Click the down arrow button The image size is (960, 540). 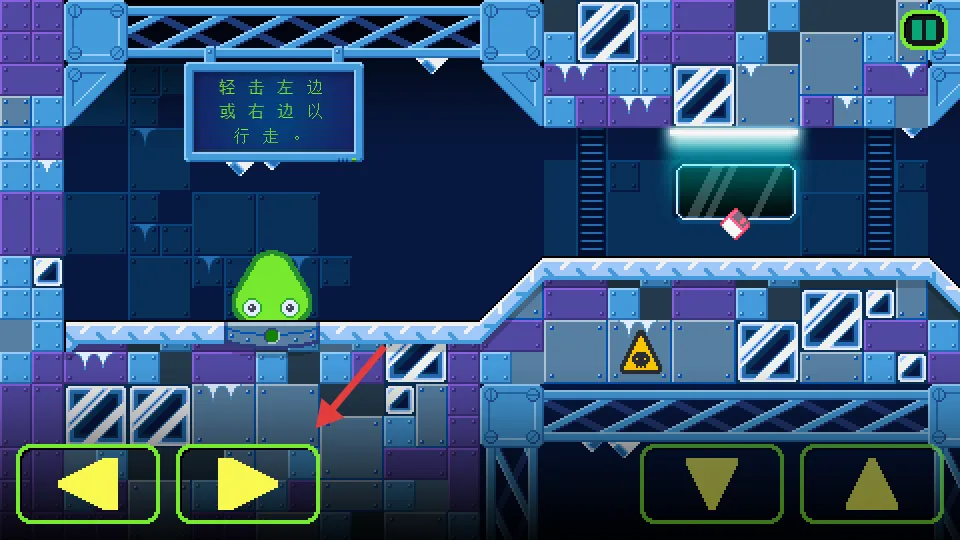(x=711, y=484)
